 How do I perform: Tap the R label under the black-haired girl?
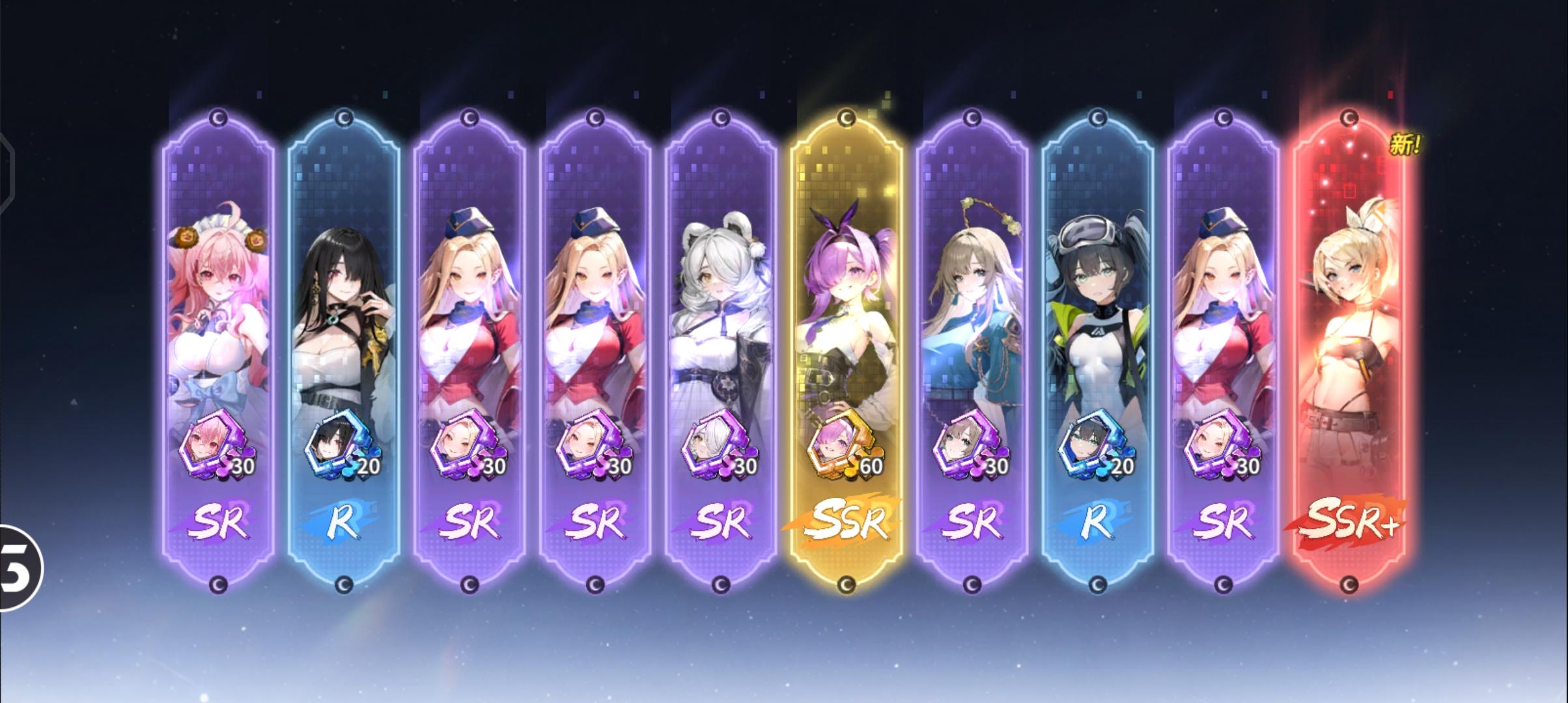(x=345, y=521)
